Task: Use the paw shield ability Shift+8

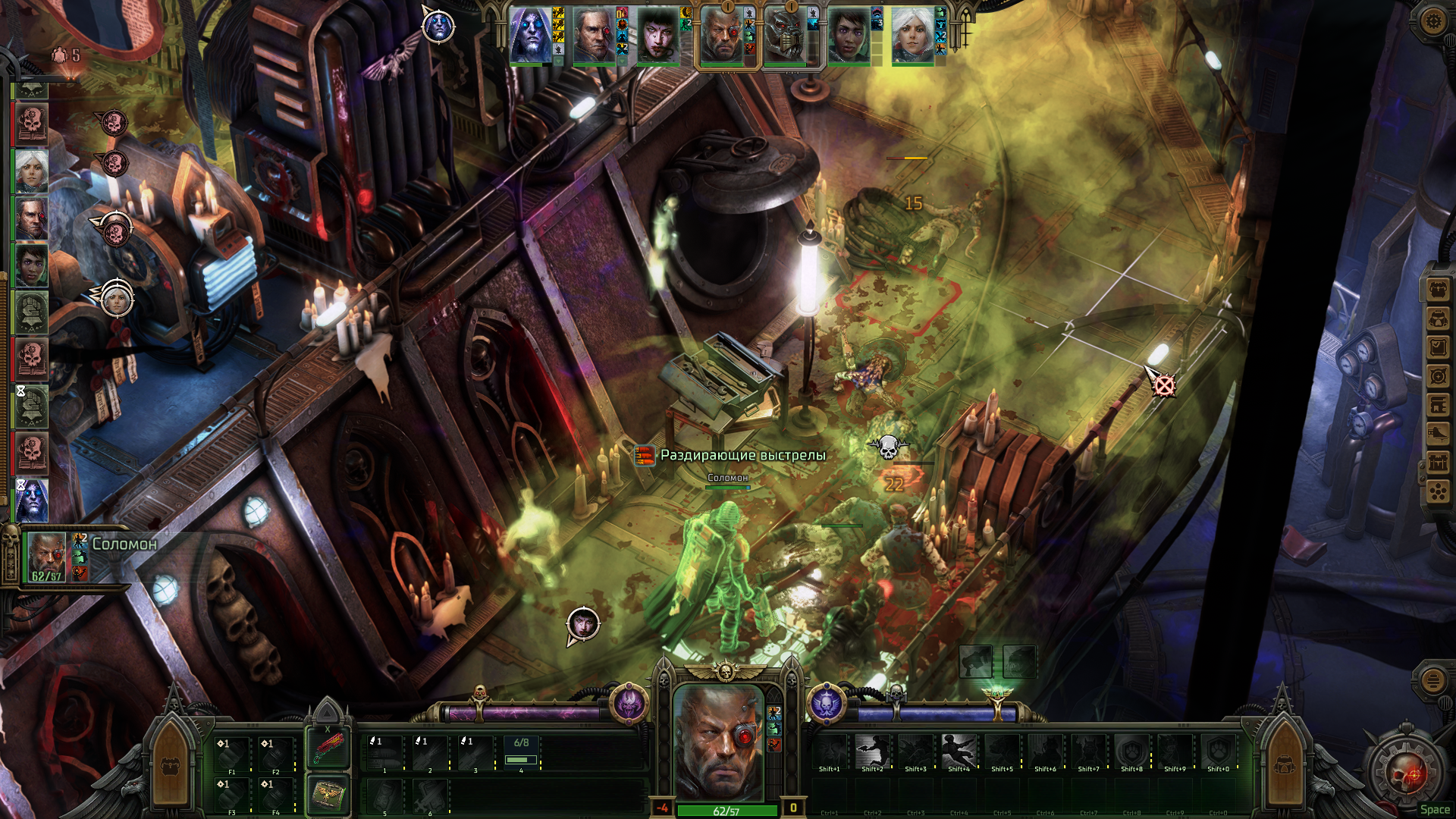Action: coord(1131,752)
